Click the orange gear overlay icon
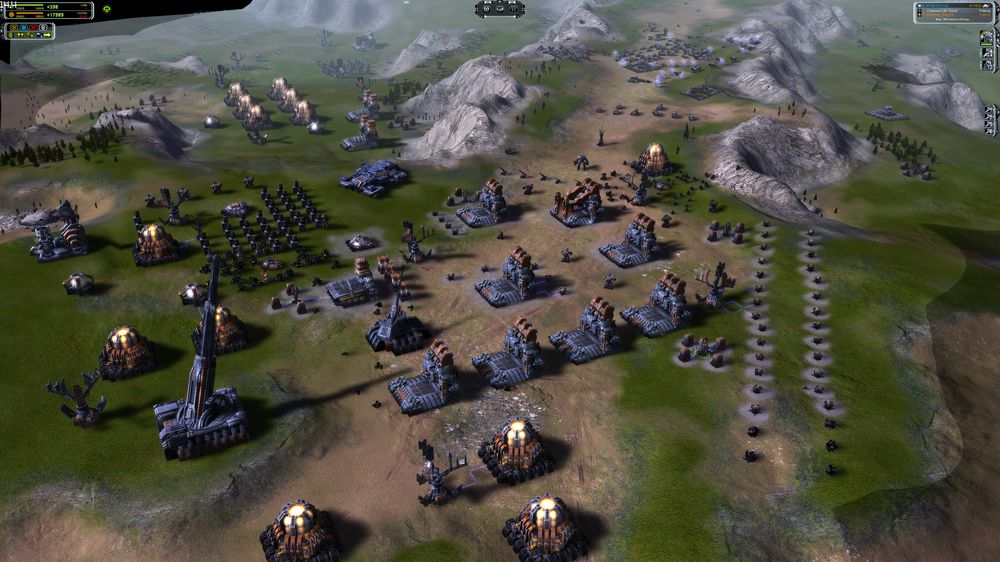The width and height of the screenshot is (1000, 562). point(14,27)
